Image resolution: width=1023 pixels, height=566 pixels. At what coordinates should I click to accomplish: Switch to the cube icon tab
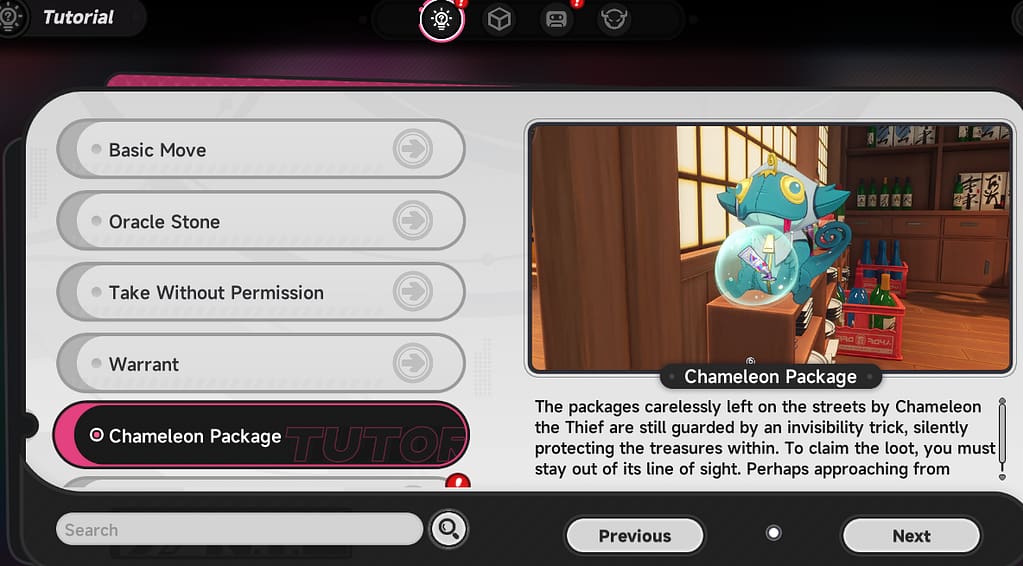[x=499, y=20]
